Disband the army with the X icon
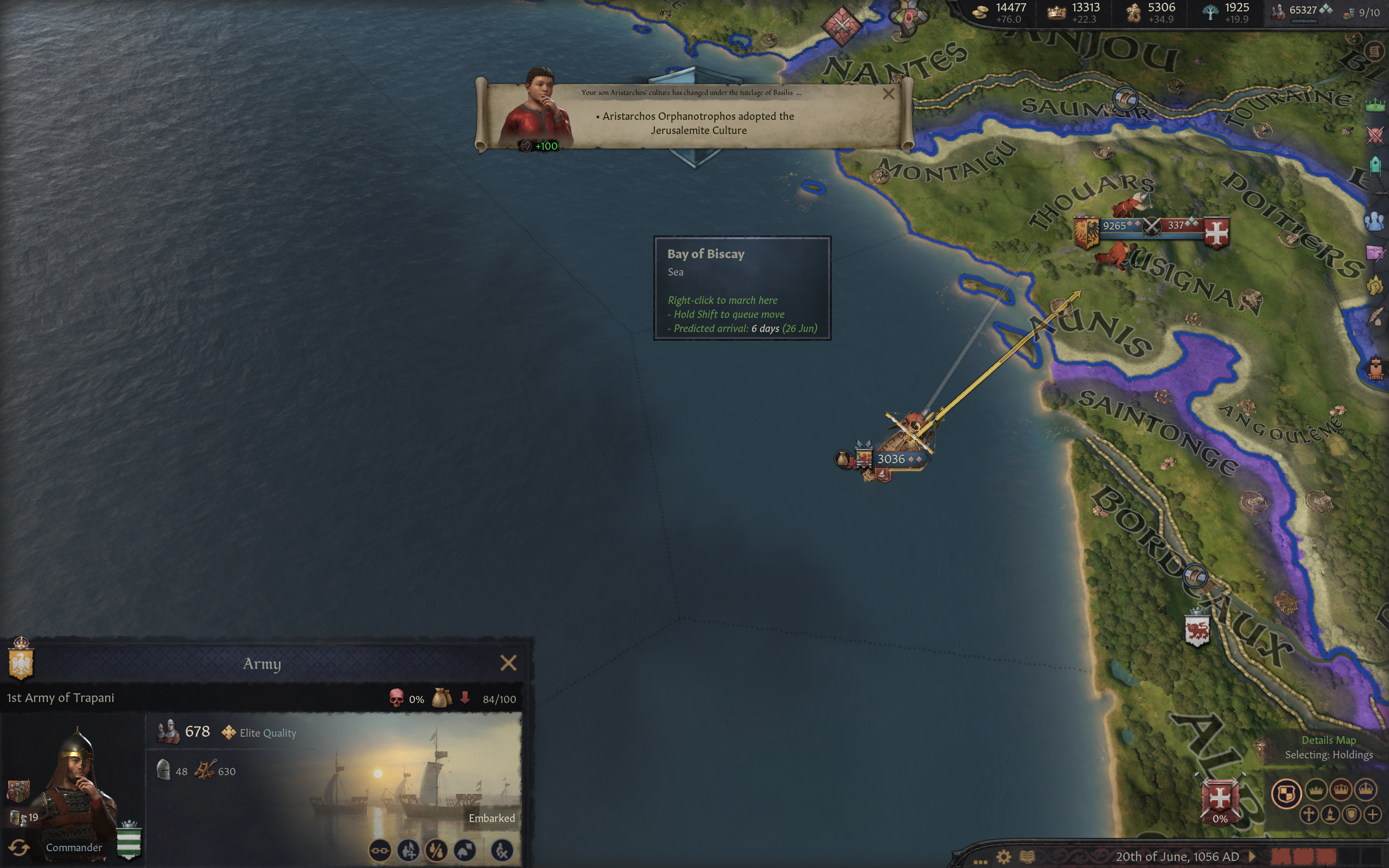 coord(502,850)
